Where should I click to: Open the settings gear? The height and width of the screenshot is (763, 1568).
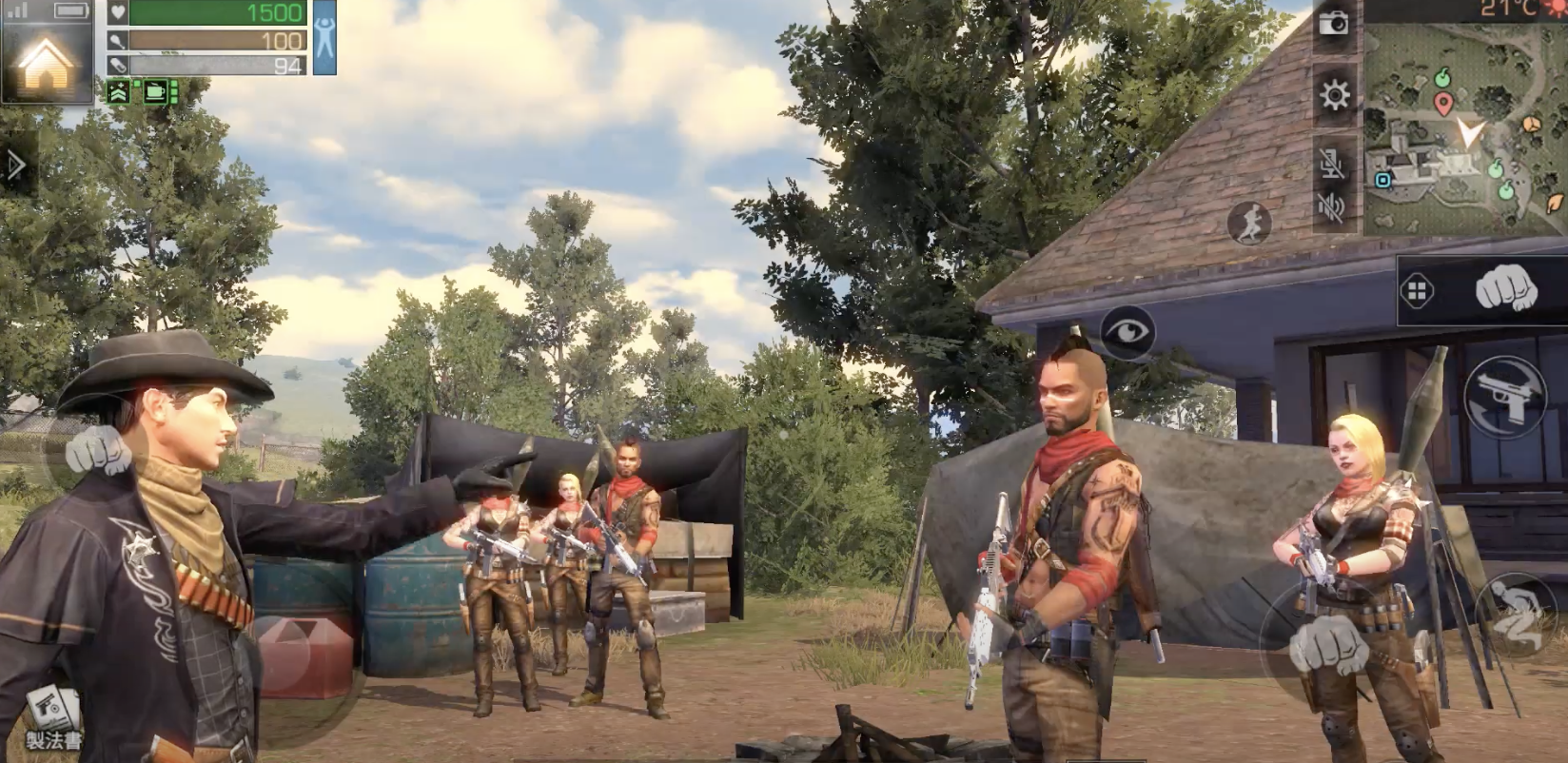[1335, 95]
